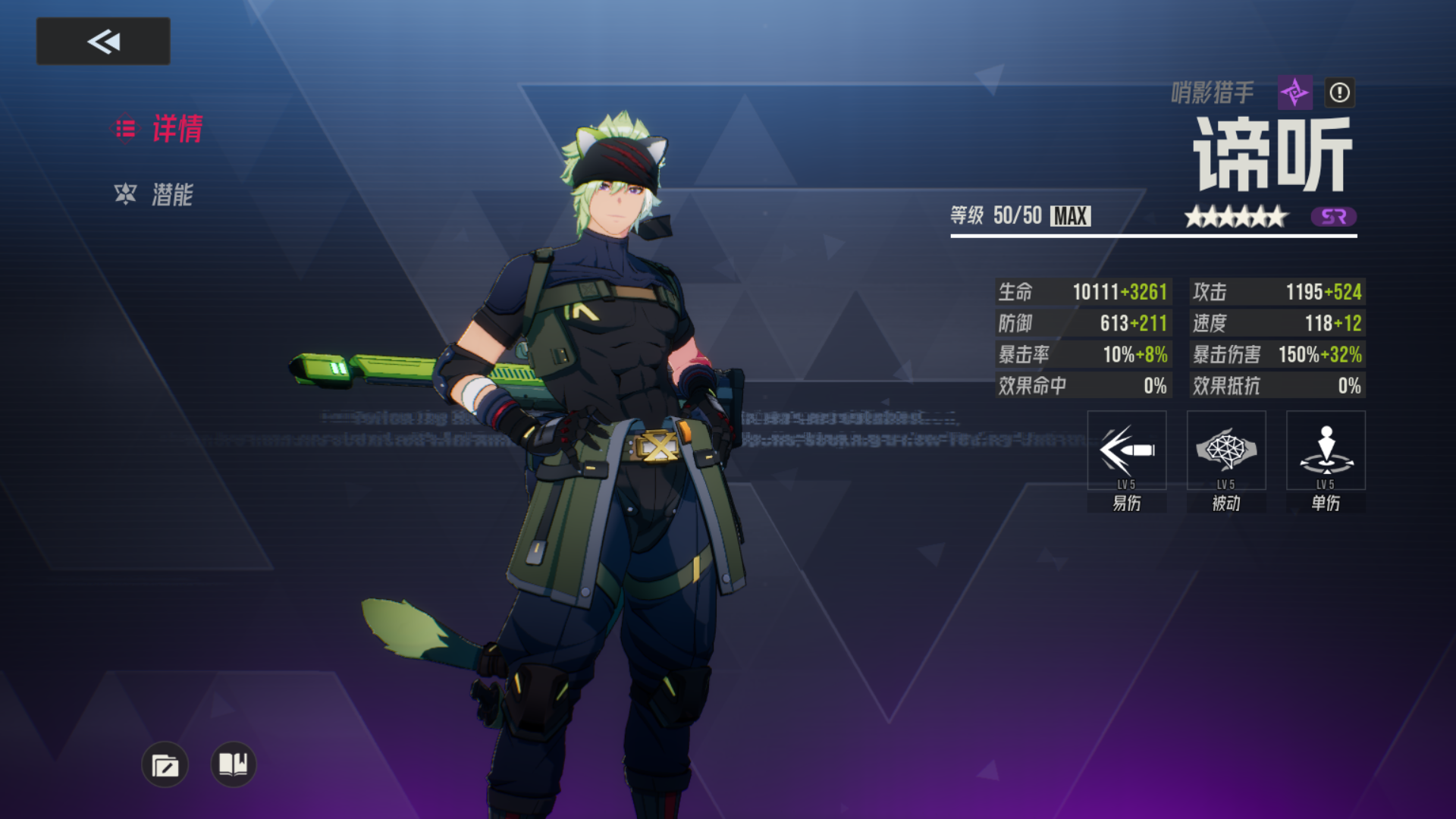Viewport: 1456px width, 819px height.
Task: Show character info via exclamation icon
Action: 1339,93
